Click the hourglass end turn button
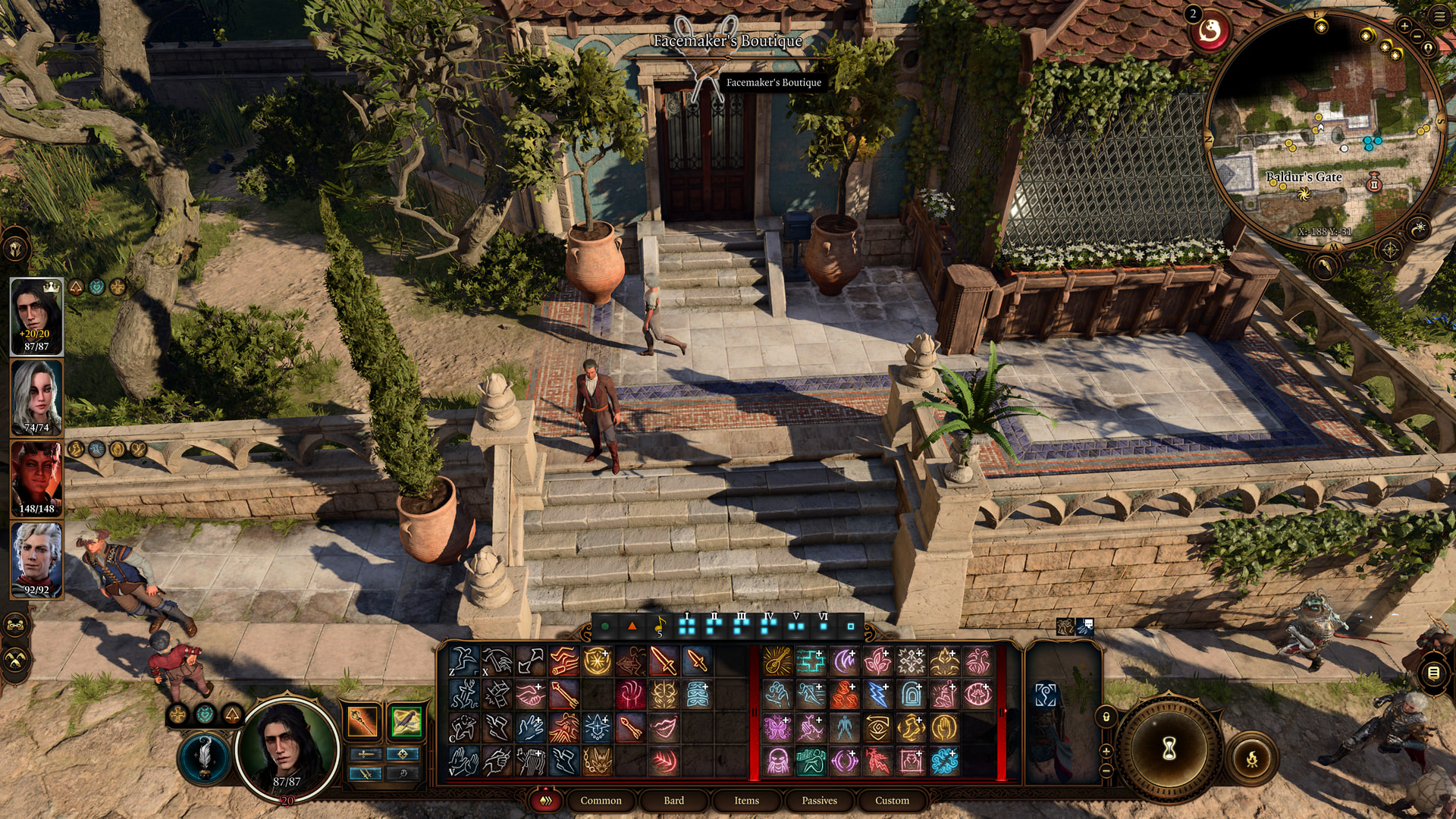 pos(1169,749)
